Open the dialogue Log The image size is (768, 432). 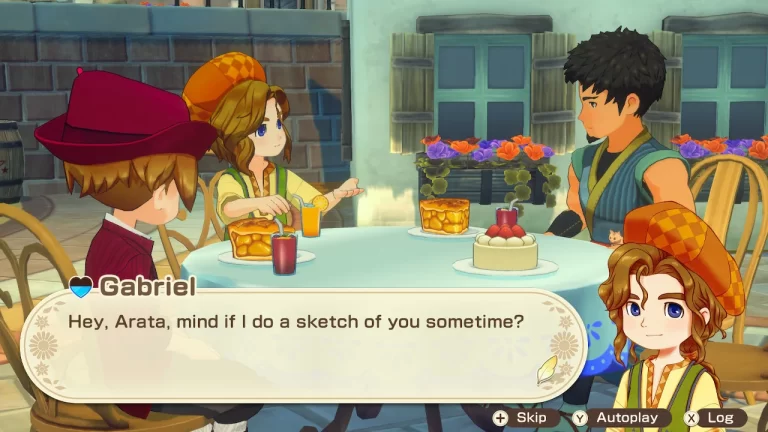(x=714, y=417)
